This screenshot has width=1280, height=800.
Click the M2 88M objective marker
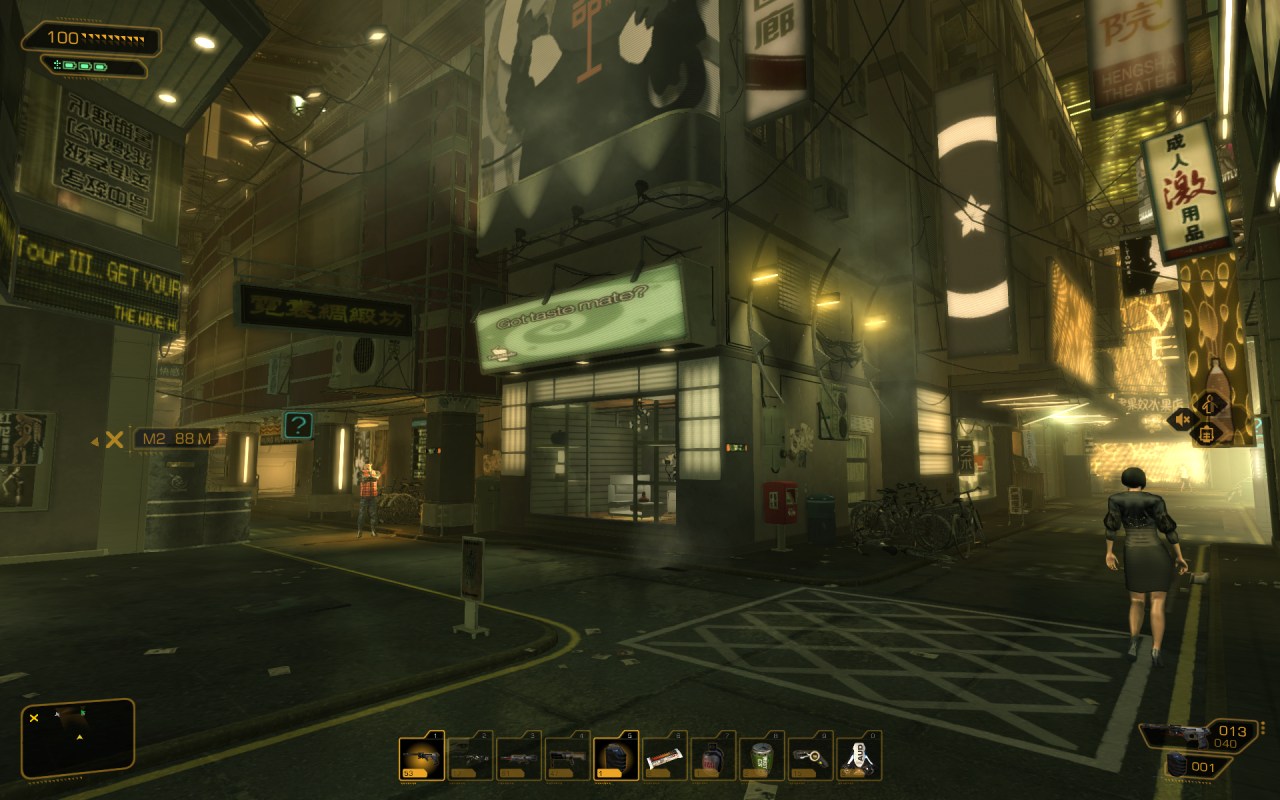(x=175, y=439)
